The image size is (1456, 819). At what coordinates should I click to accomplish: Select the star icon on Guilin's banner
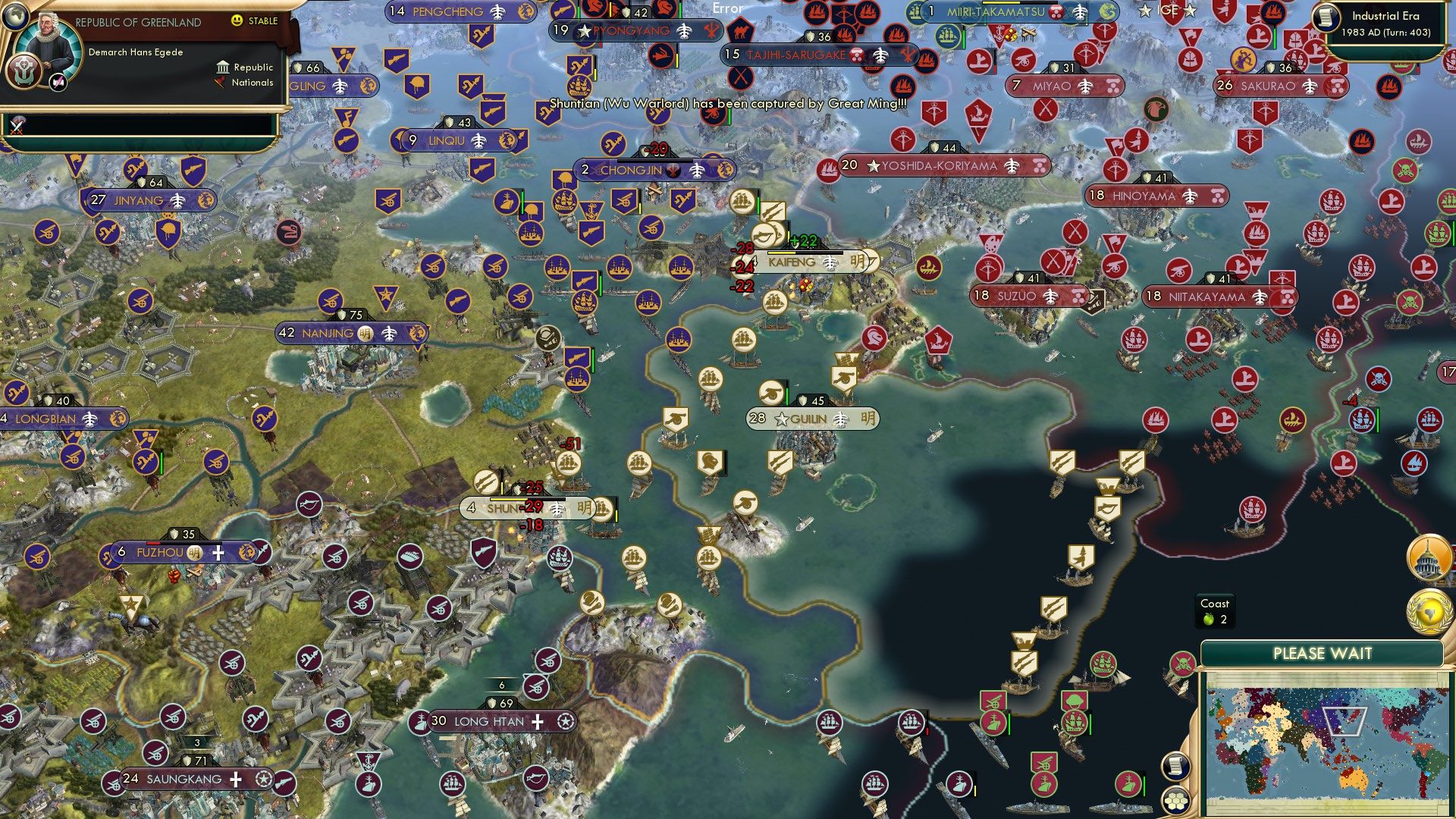[x=781, y=418]
